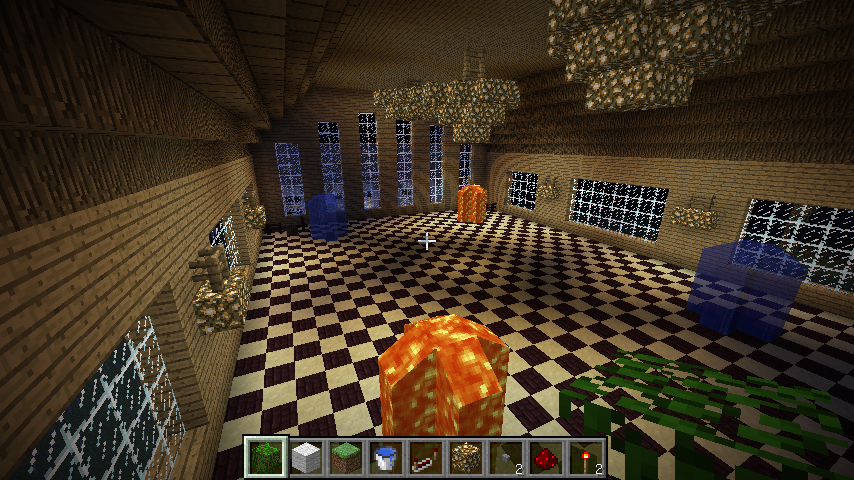Select the stone button slot
This screenshot has height=480, width=854.
pos(506,459)
